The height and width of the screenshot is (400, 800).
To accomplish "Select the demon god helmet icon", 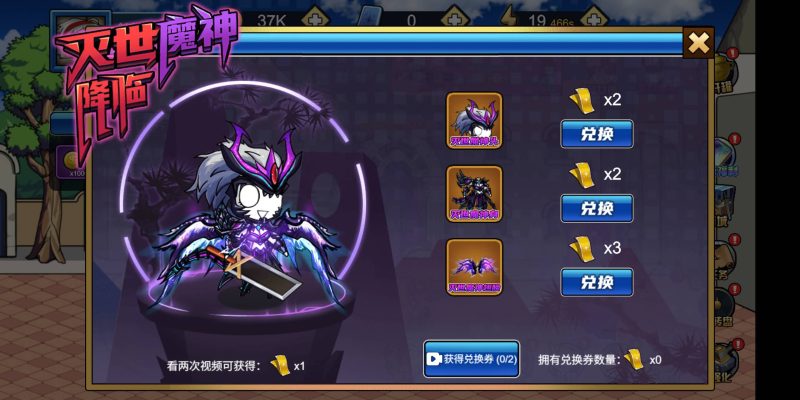I will click(474, 120).
